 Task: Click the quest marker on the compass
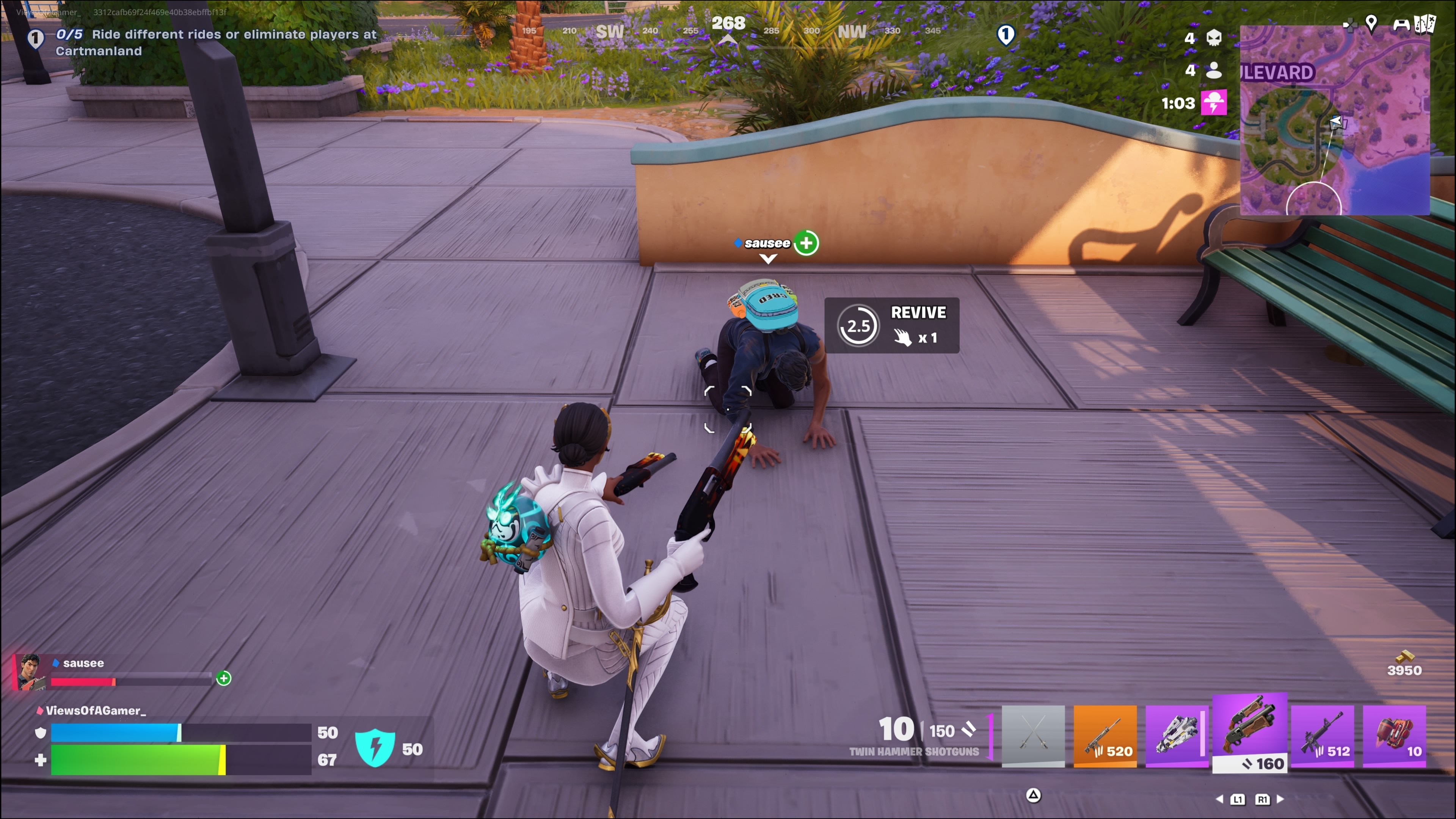pos(1006,35)
